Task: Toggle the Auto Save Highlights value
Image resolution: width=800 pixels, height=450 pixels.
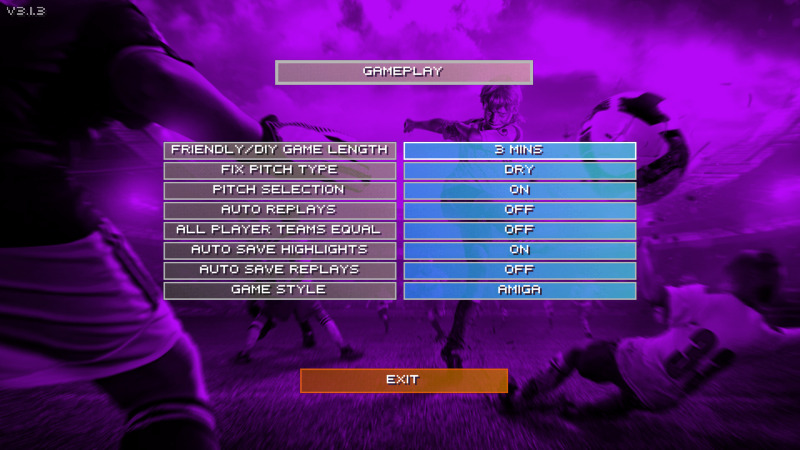Action: pyautogui.click(x=519, y=250)
